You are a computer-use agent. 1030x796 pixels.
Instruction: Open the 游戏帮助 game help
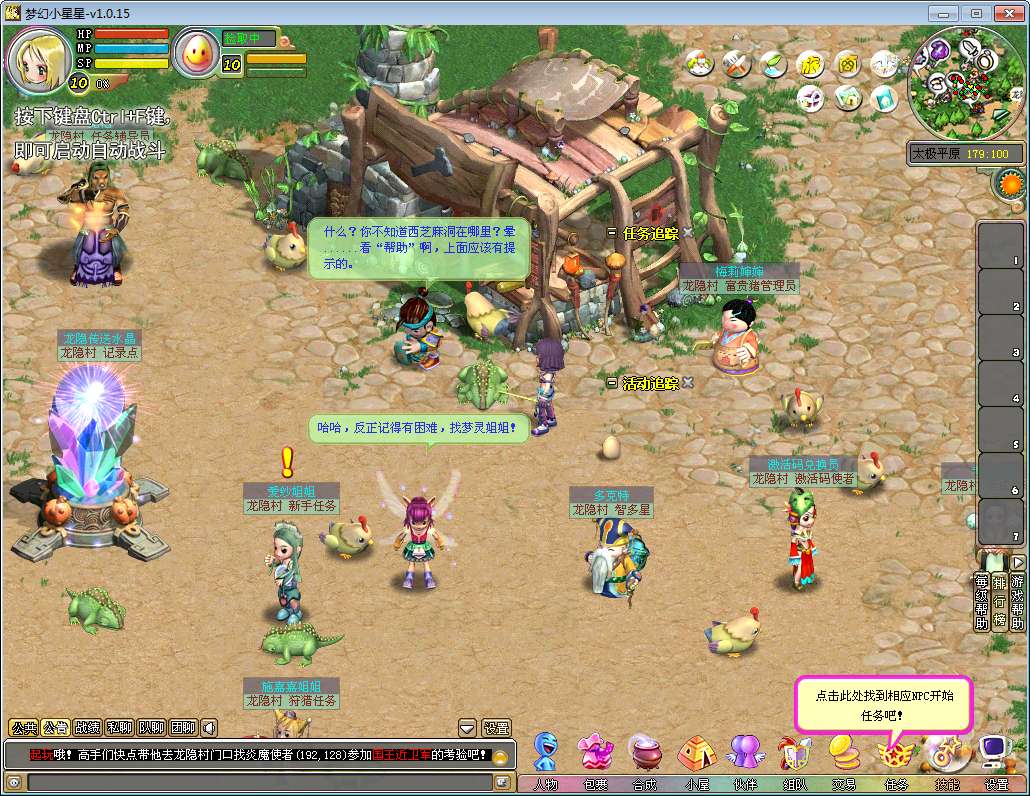click(1017, 602)
